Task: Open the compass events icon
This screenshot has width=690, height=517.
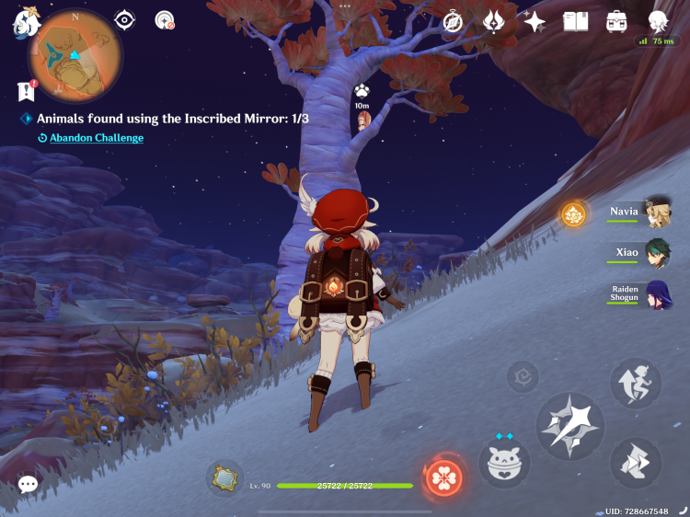Action: [x=453, y=21]
